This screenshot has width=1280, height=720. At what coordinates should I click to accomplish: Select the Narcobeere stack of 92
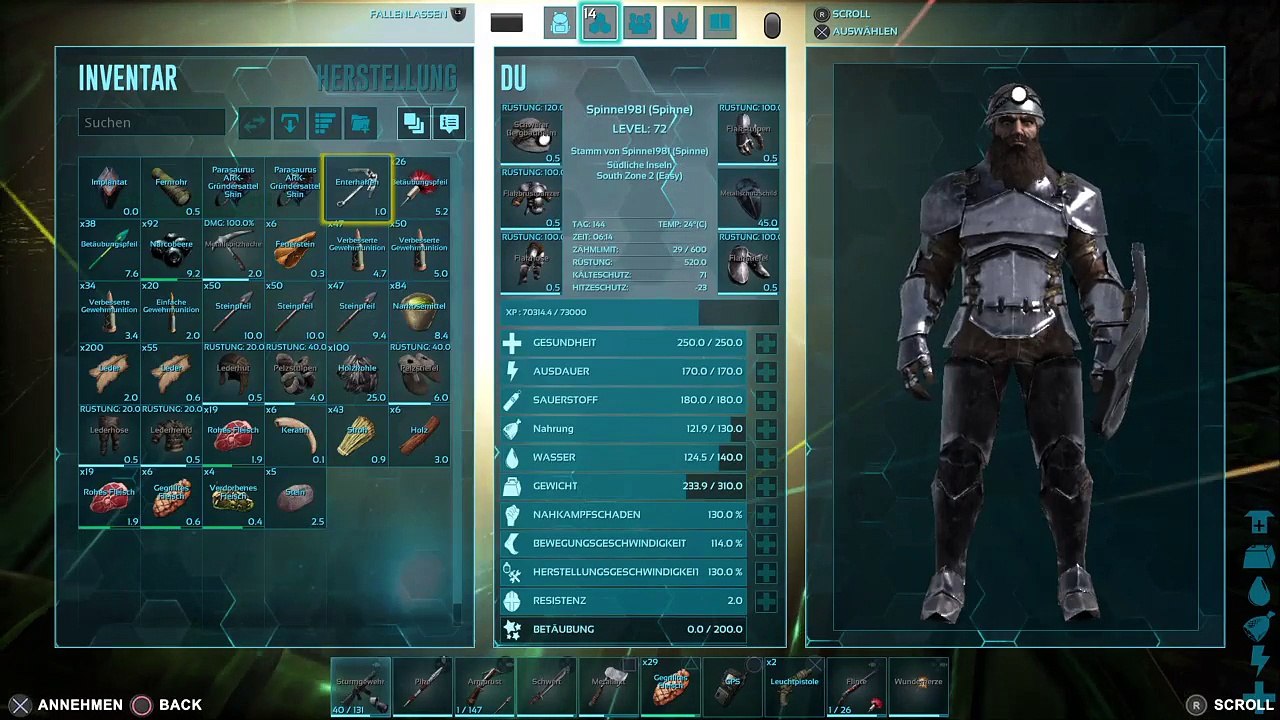tap(171, 250)
